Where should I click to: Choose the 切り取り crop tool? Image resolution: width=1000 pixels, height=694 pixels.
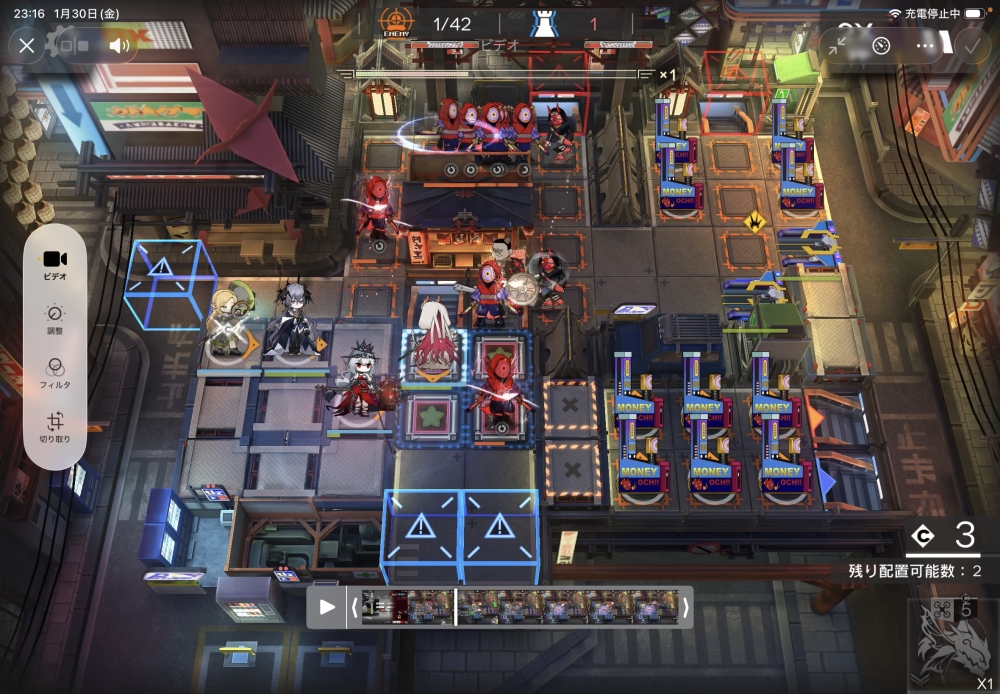click(x=55, y=428)
